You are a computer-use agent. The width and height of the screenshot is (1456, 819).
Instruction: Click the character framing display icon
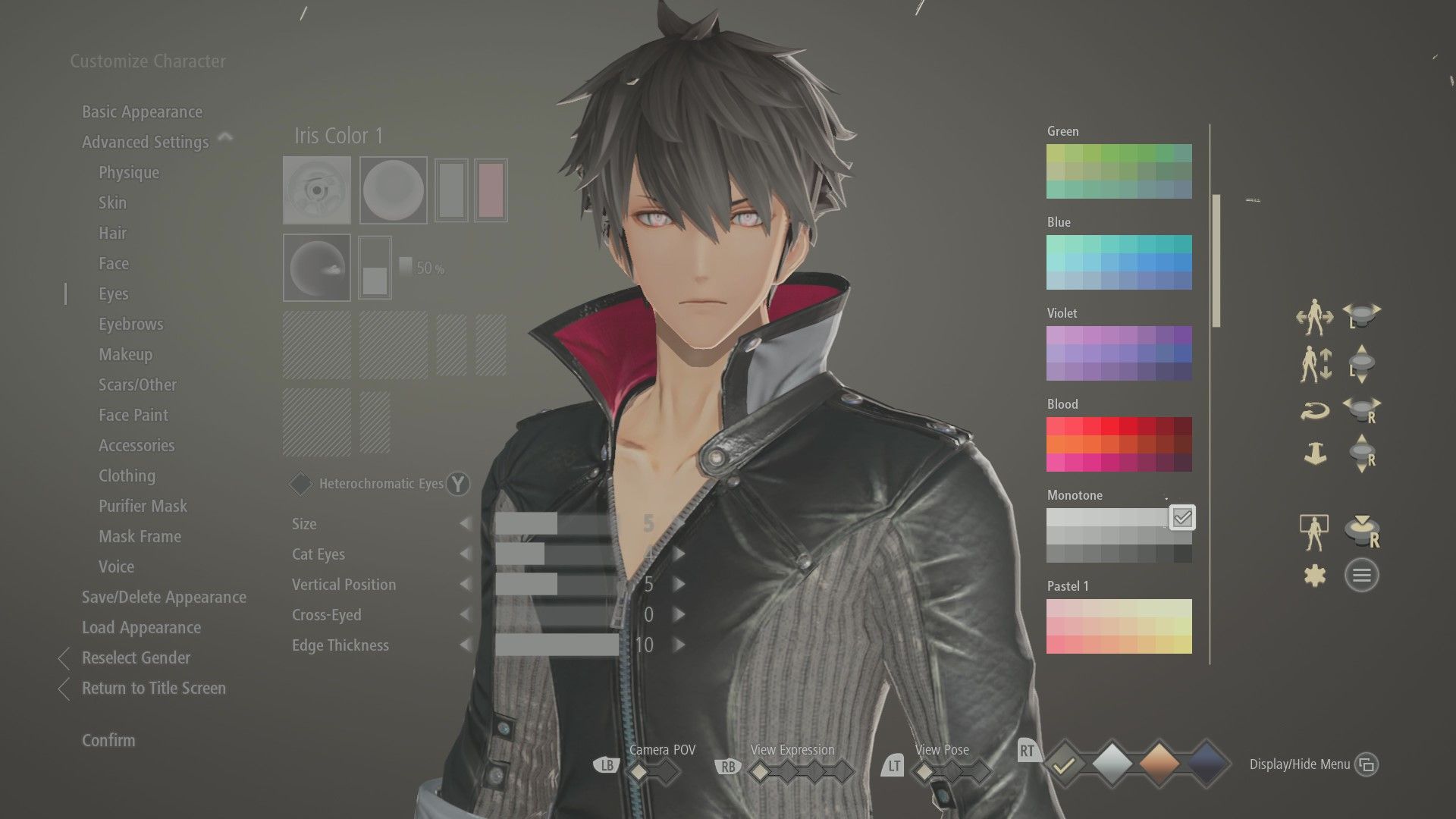(1314, 531)
